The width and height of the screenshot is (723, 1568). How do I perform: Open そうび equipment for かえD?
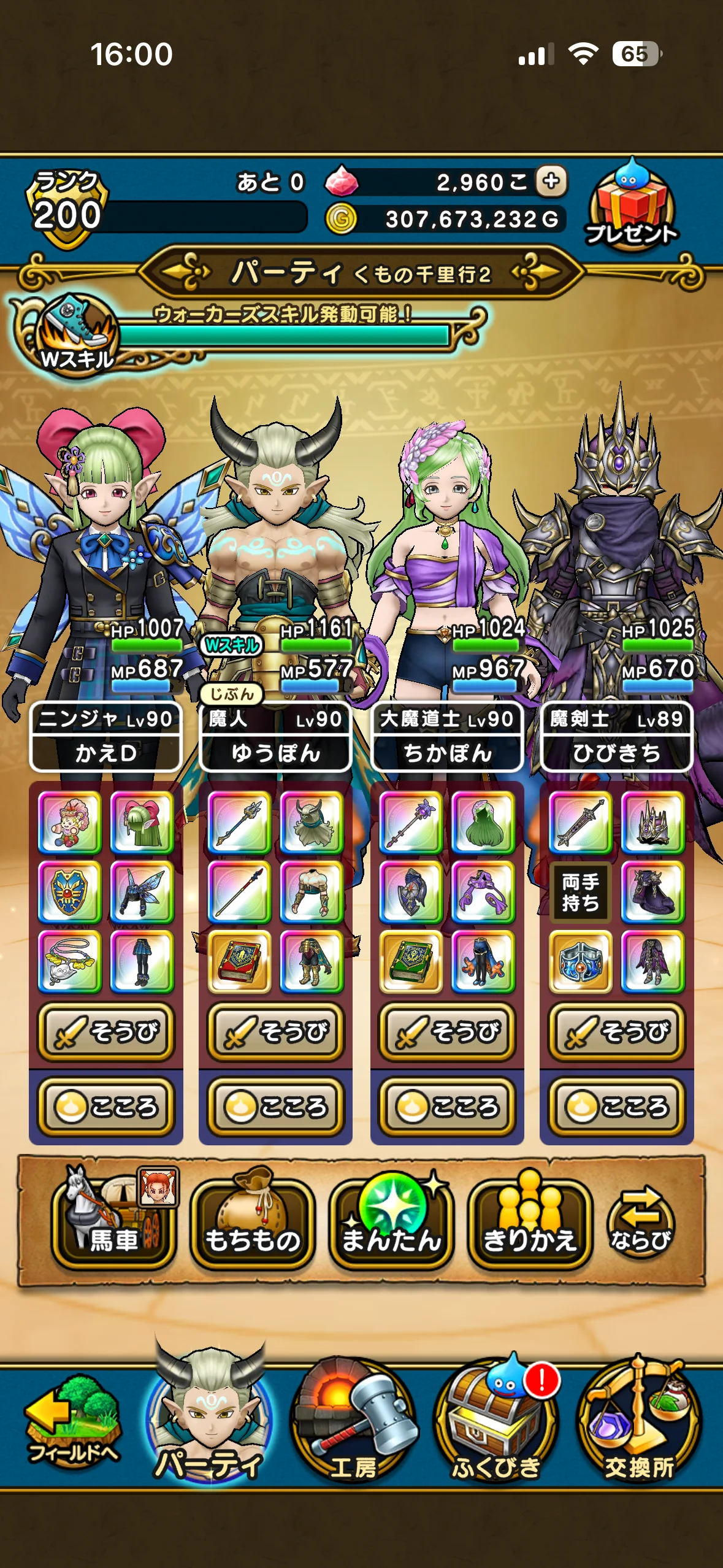[106, 1032]
